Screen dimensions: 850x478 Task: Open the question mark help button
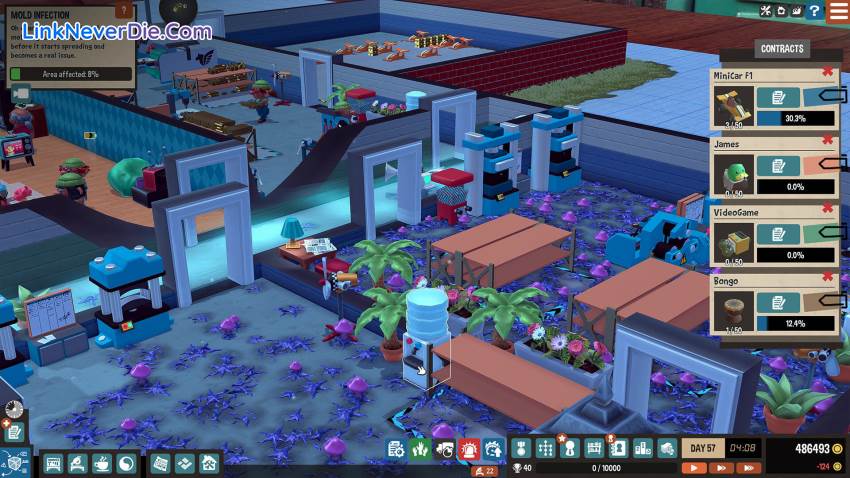pos(815,11)
